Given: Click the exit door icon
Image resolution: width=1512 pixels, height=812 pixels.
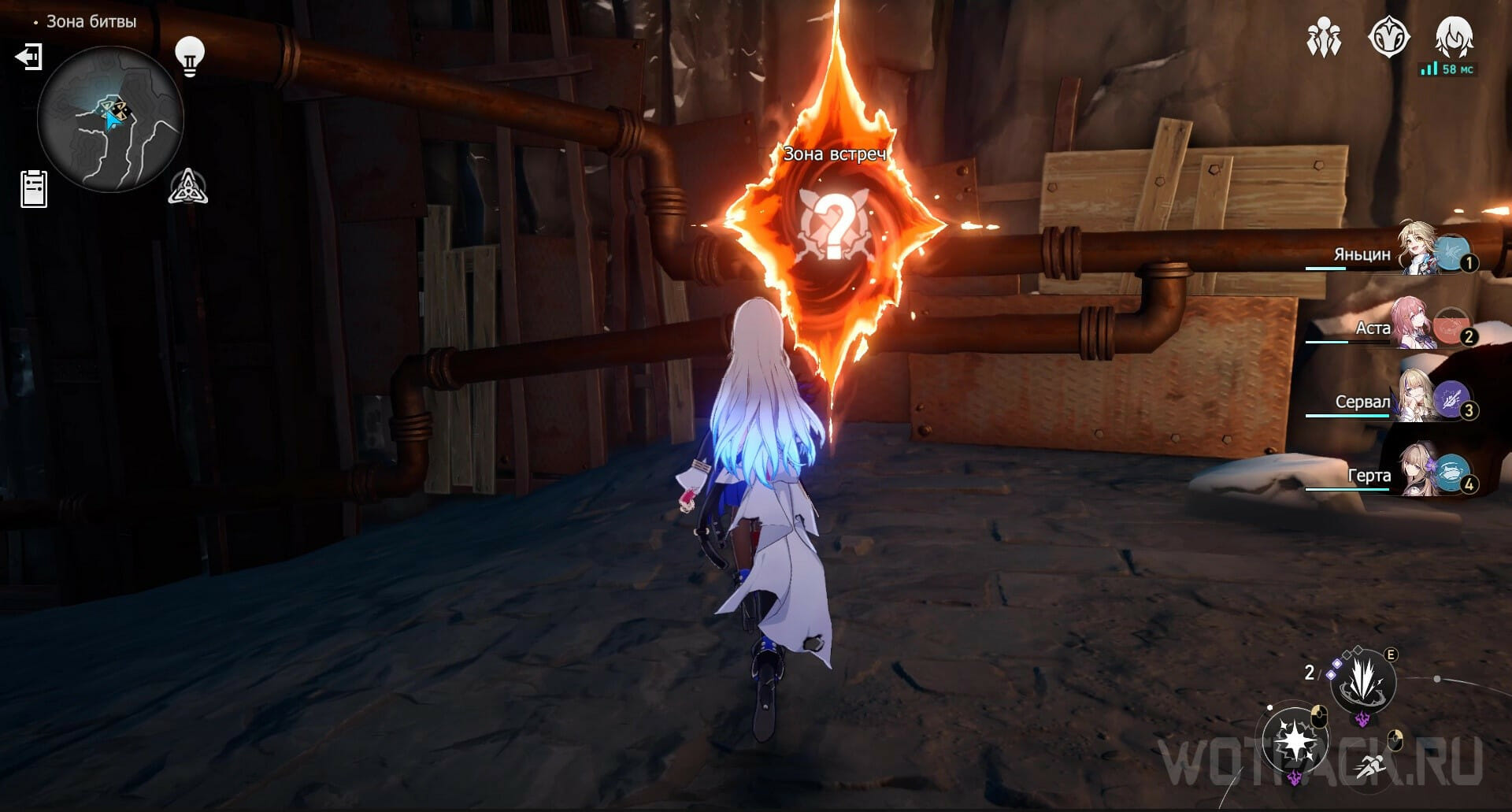Looking at the screenshot, I should click(29, 57).
